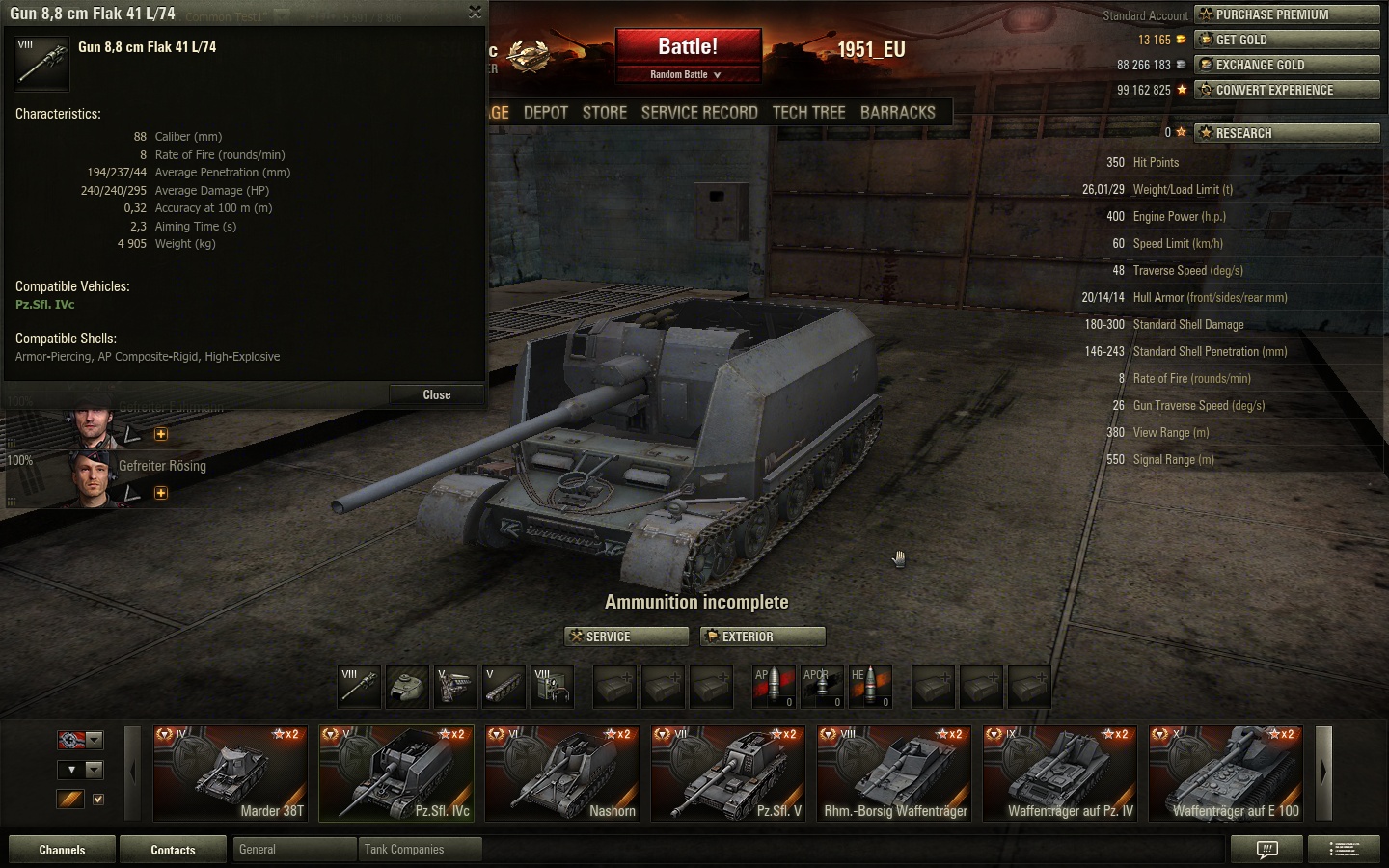Select the Marder 38T vehicle
This screenshot has height=868, width=1389.
[x=231, y=773]
